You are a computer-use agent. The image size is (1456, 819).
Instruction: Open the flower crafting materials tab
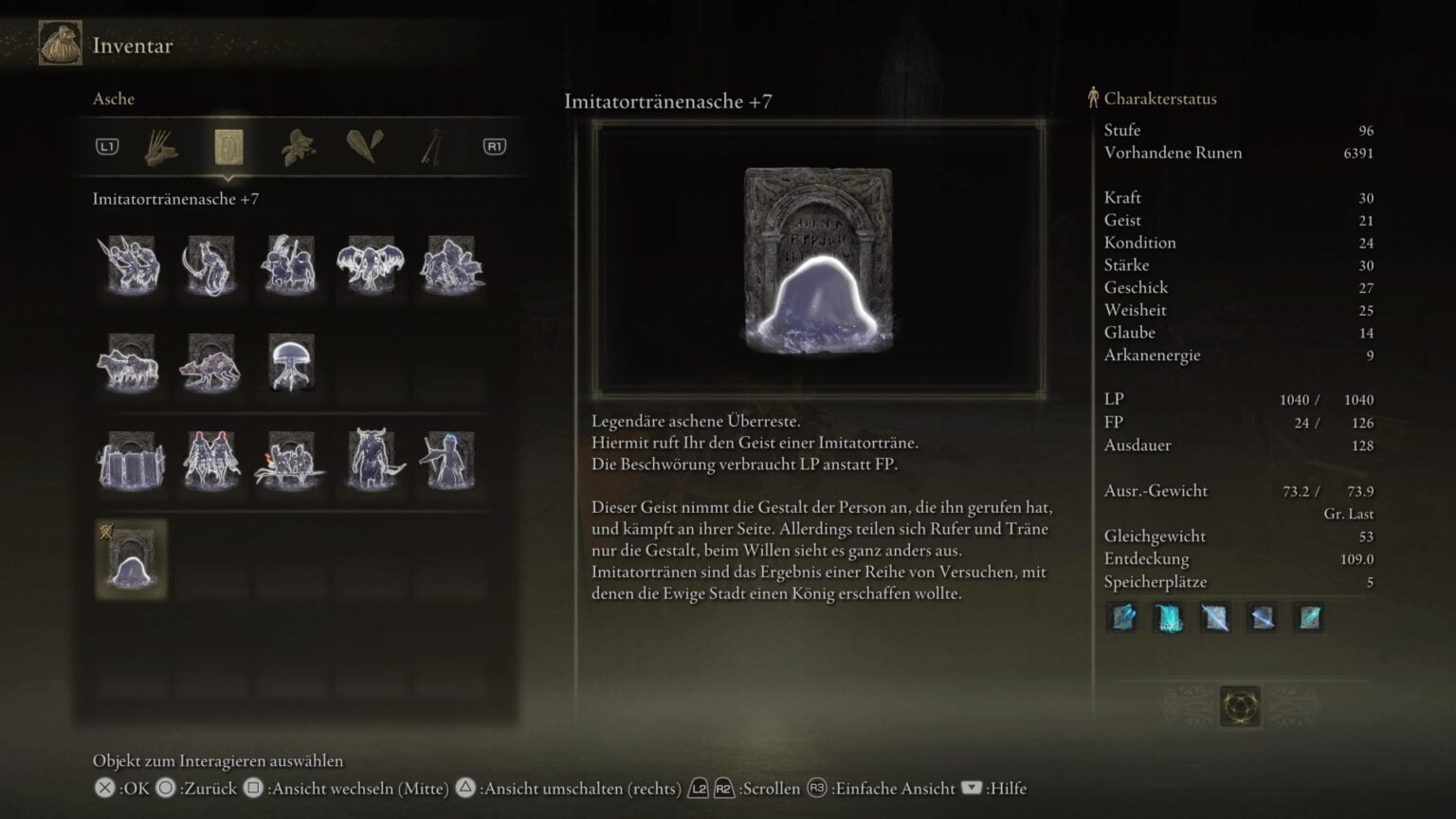[x=298, y=147]
